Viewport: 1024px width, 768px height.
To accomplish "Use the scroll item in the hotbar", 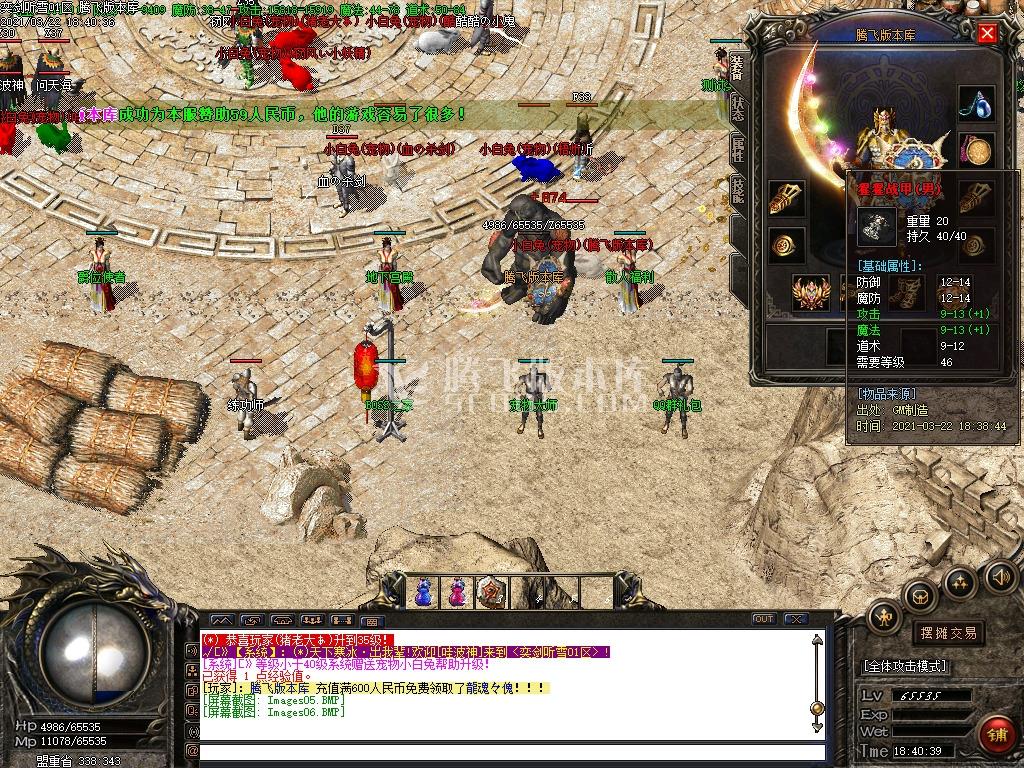I will click(490, 592).
